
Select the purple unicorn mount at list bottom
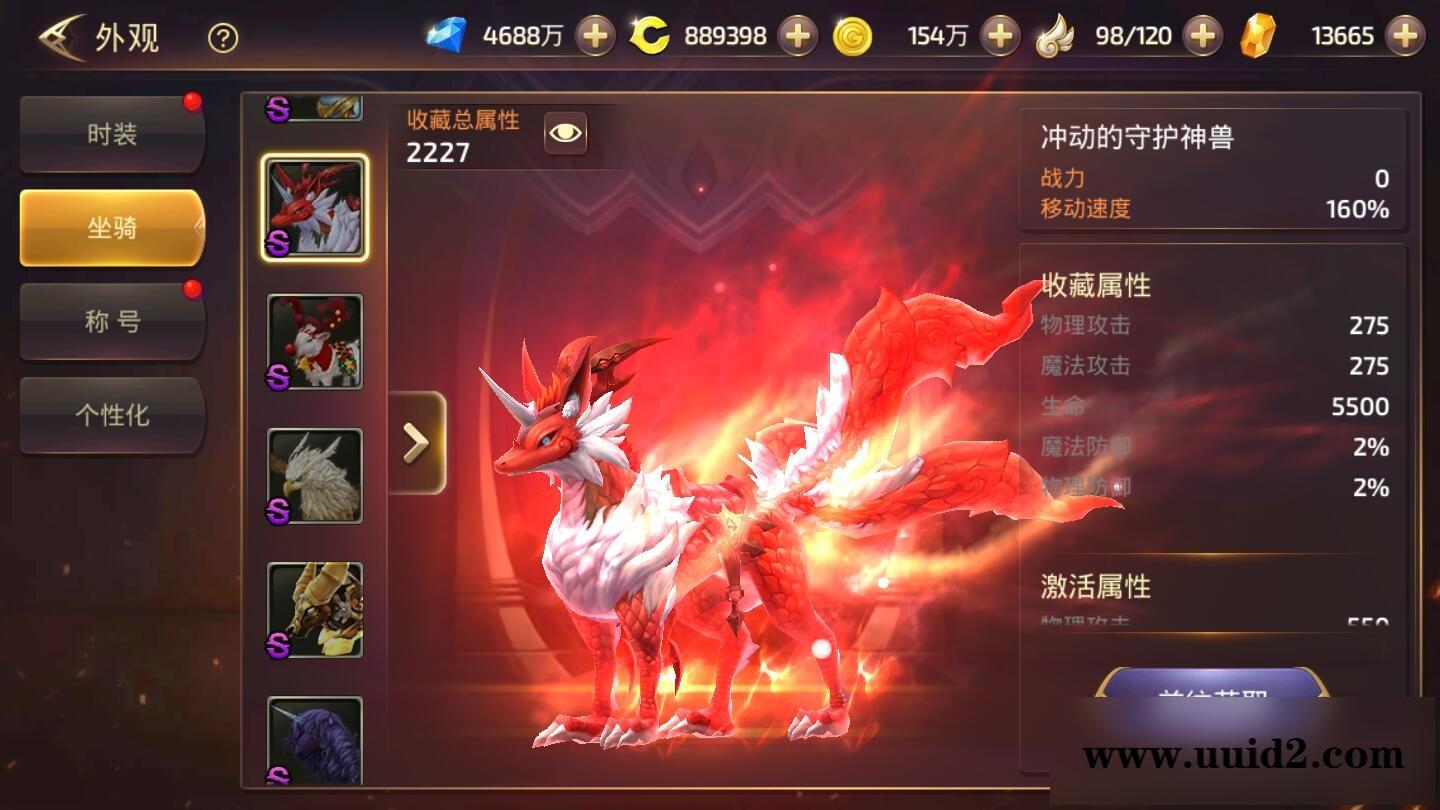point(315,740)
